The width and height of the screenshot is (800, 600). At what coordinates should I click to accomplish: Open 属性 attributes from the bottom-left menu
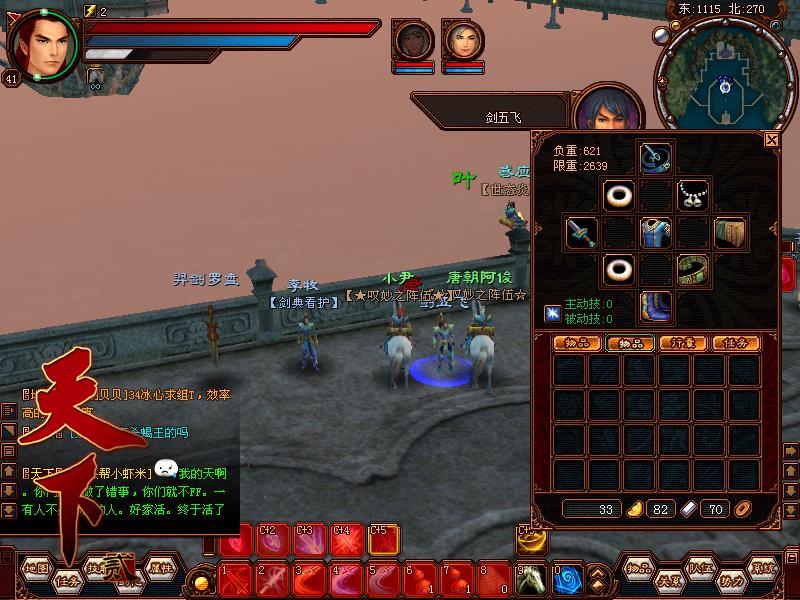coord(161,567)
